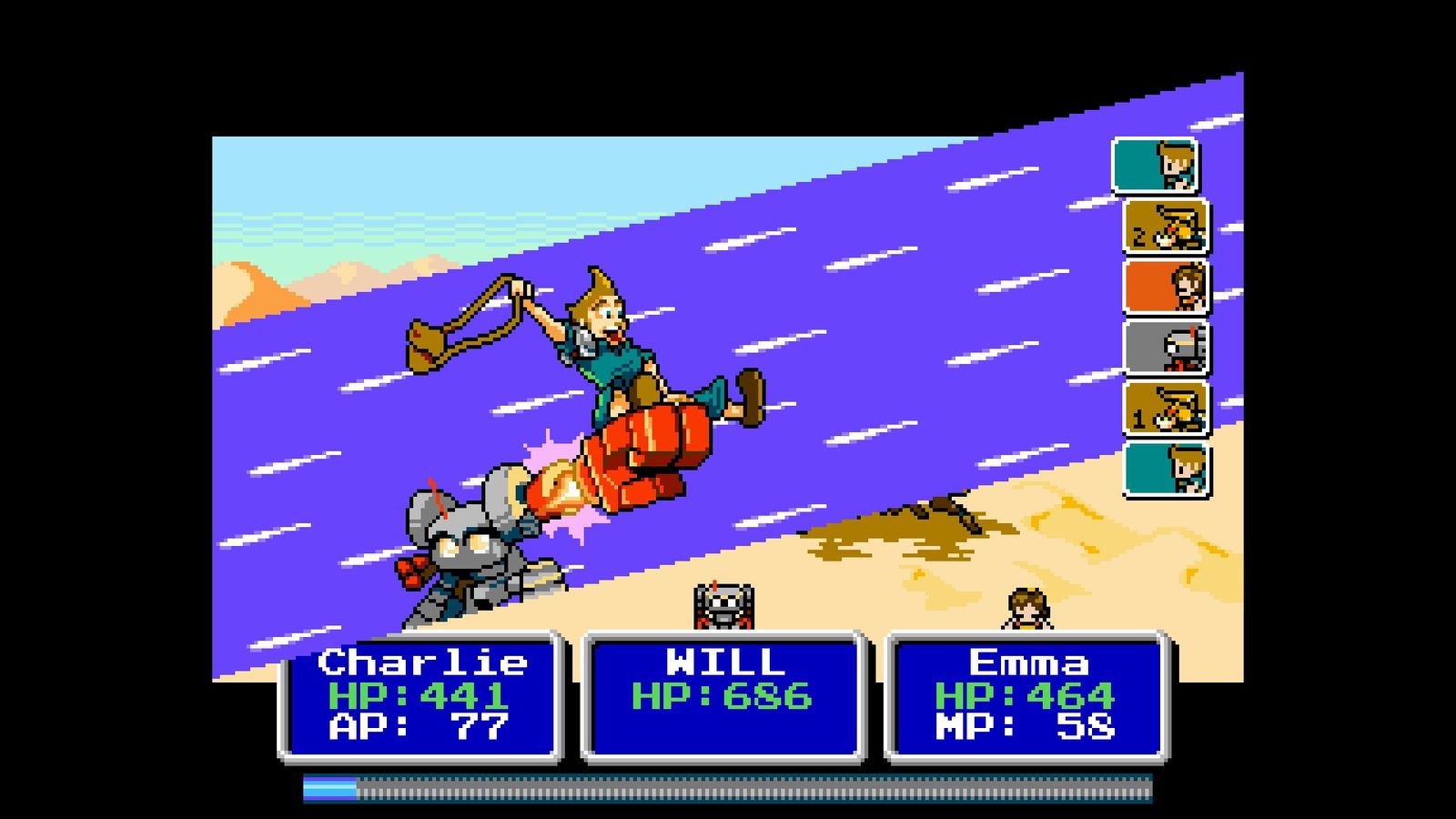Image resolution: width=1456 pixels, height=819 pixels.
Task: Select Emma's sprite above her status box
Action: coord(1026,605)
